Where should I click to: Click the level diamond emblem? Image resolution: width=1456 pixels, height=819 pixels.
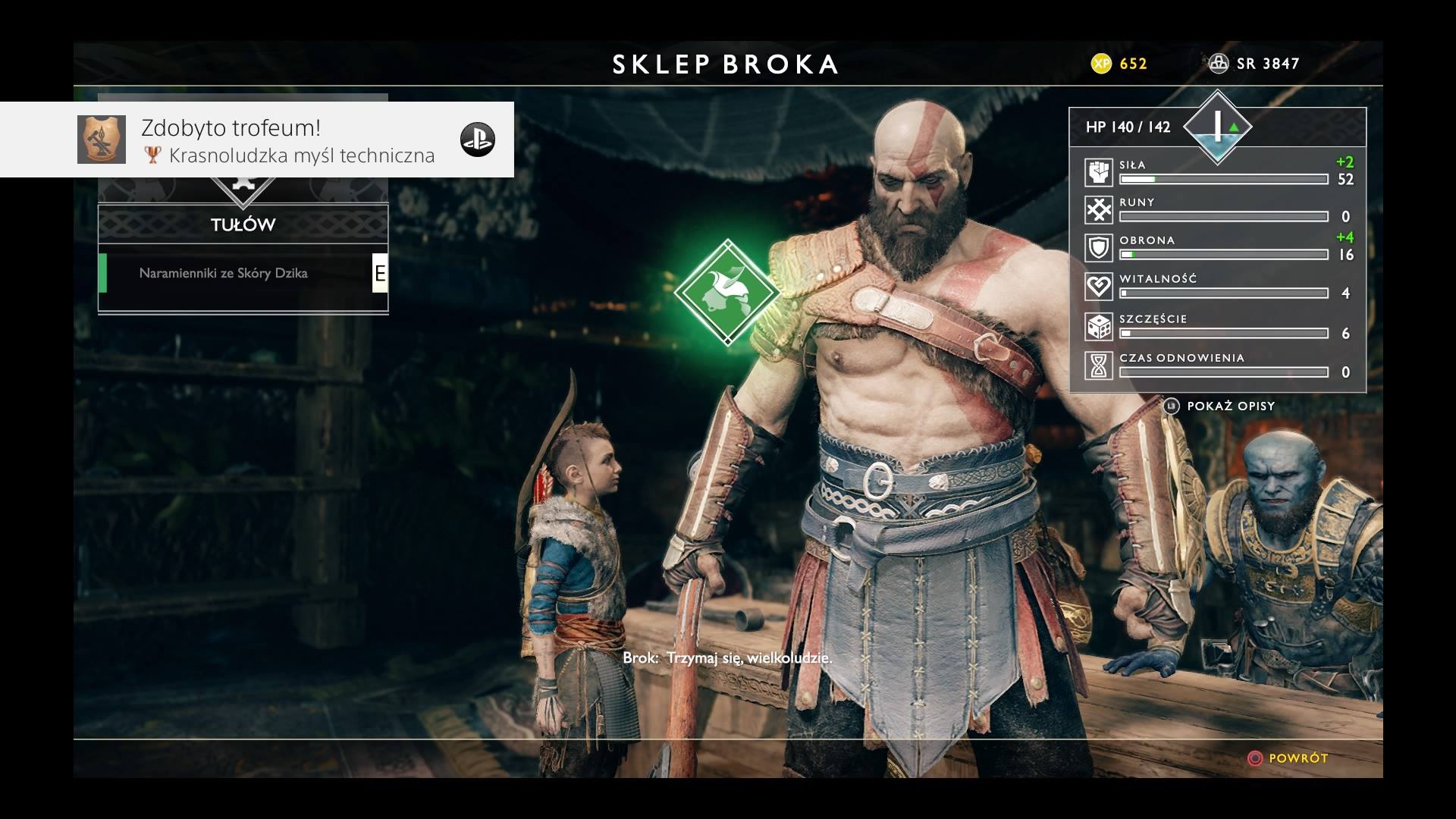(x=1218, y=127)
